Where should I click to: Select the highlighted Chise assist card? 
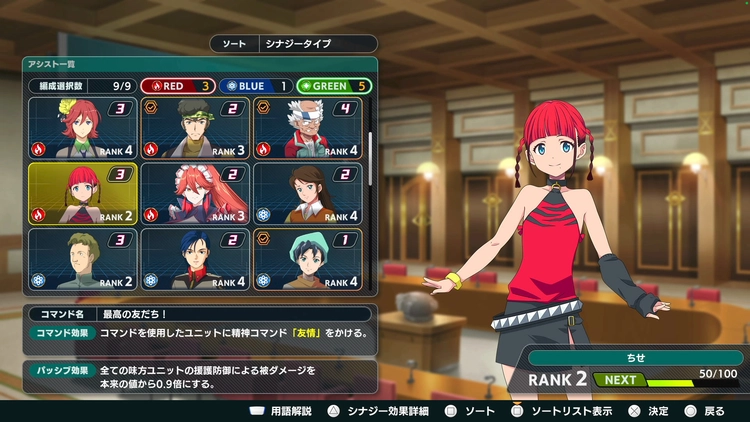(x=83, y=193)
